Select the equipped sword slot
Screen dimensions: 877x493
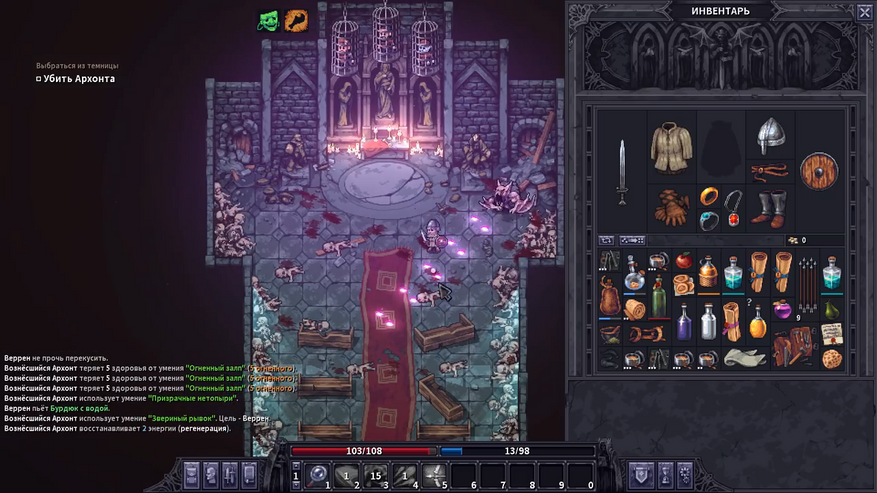click(622, 173)
